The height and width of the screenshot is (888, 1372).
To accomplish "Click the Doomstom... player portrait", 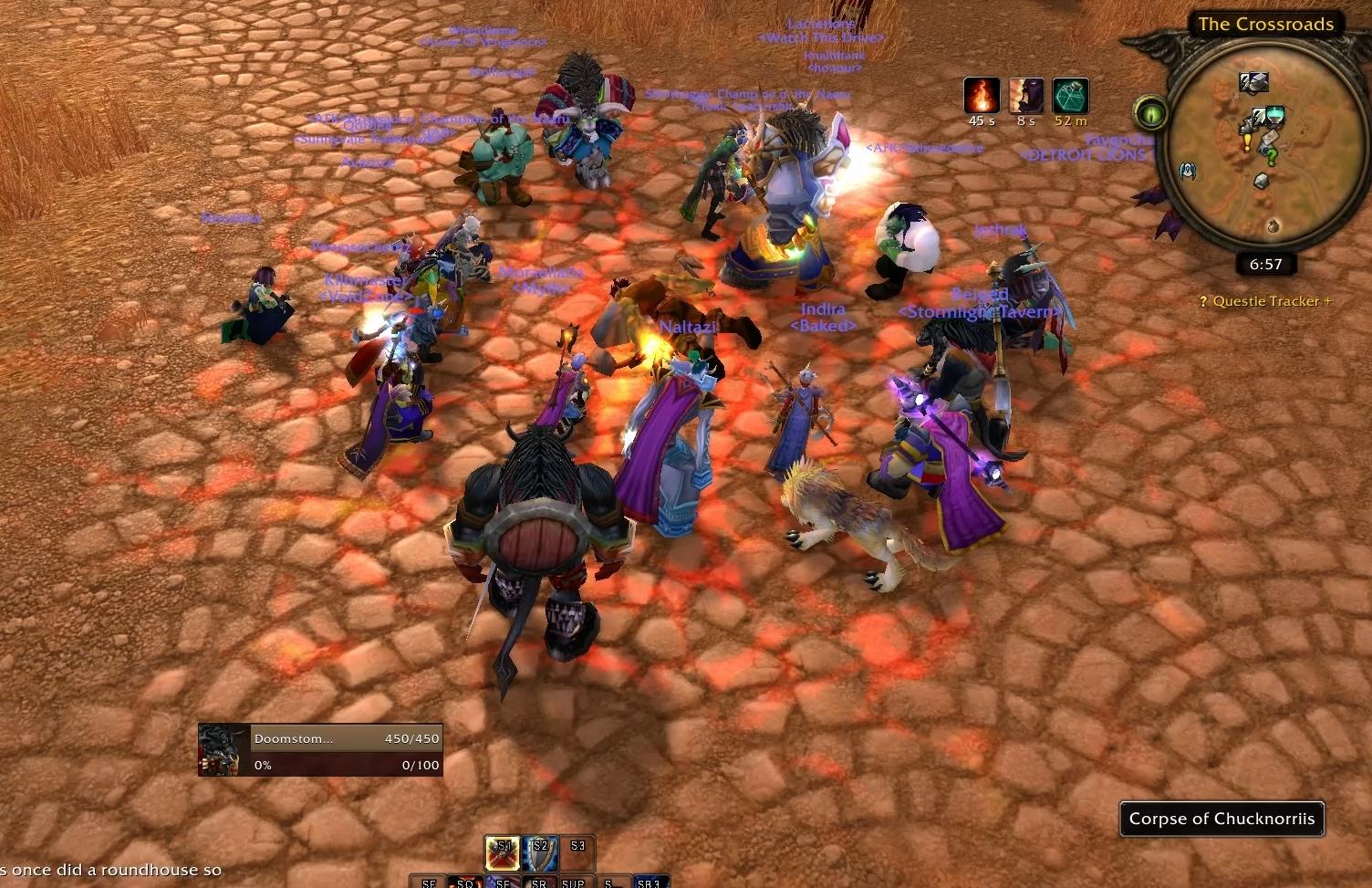I will 223,750.
